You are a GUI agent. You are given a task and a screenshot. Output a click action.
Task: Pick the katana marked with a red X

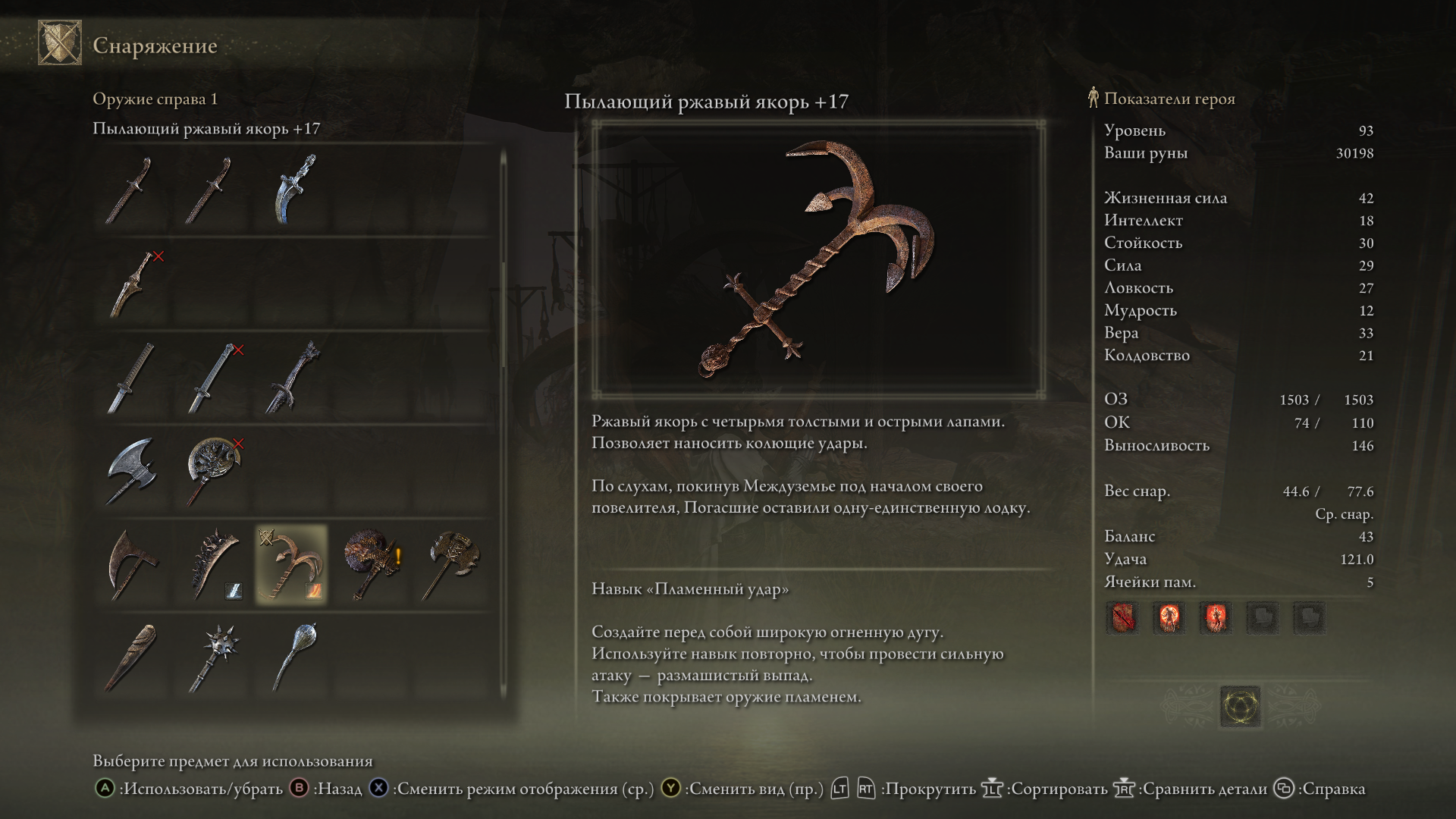213,378
